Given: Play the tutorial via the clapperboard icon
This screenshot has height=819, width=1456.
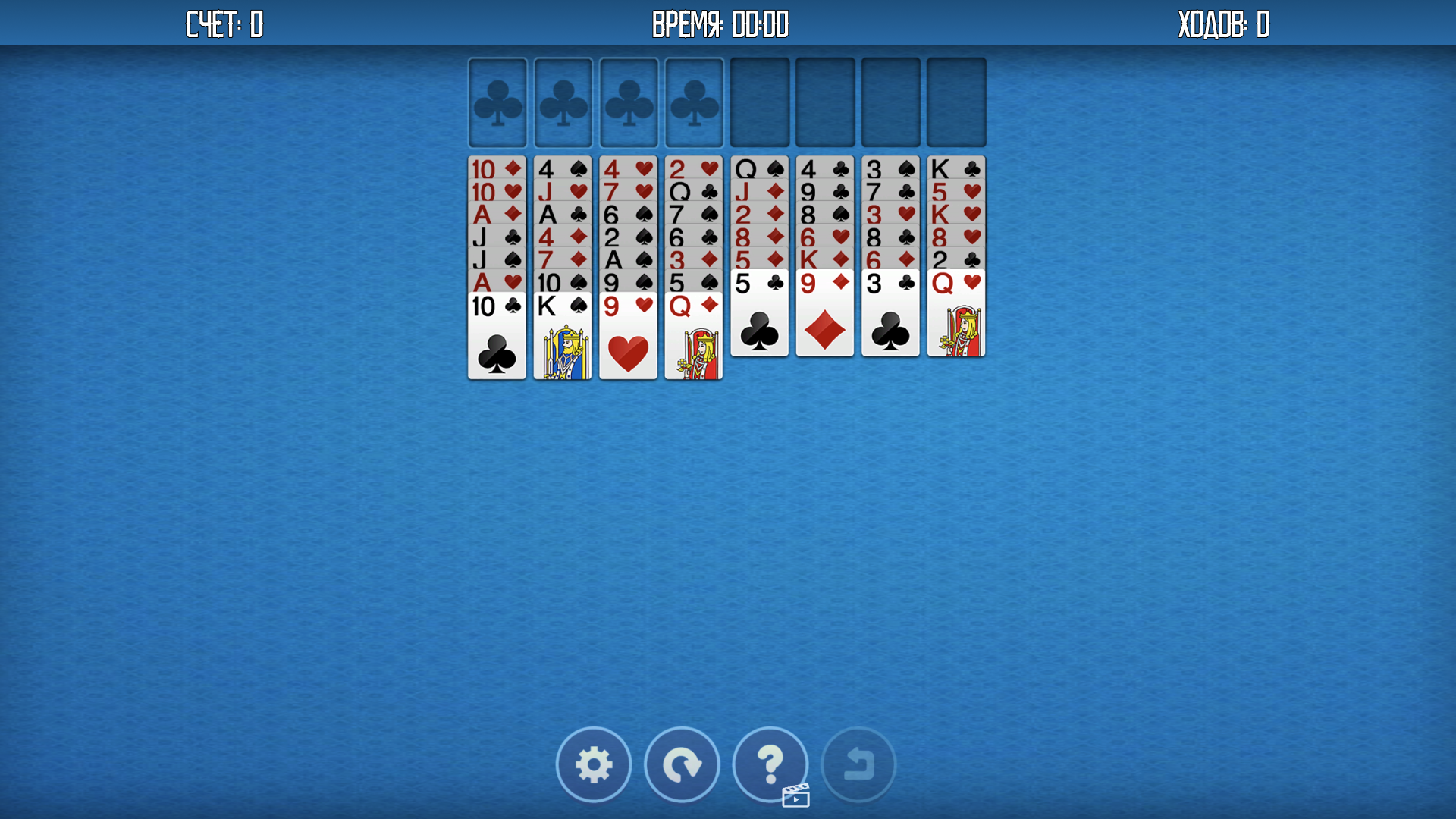Looking at the screenshot, I should click(795, 795).
